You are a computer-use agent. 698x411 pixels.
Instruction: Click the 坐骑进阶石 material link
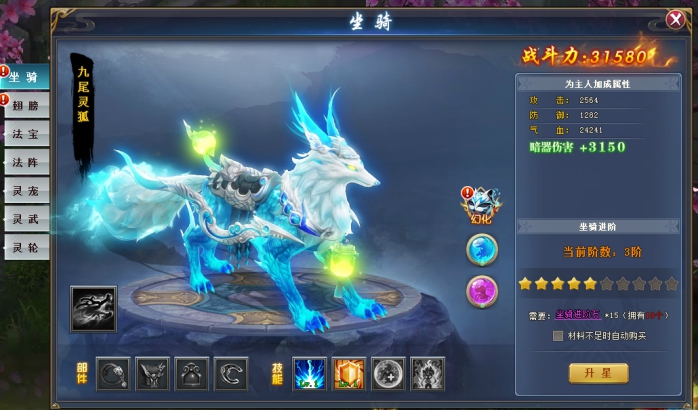[575, 316]
